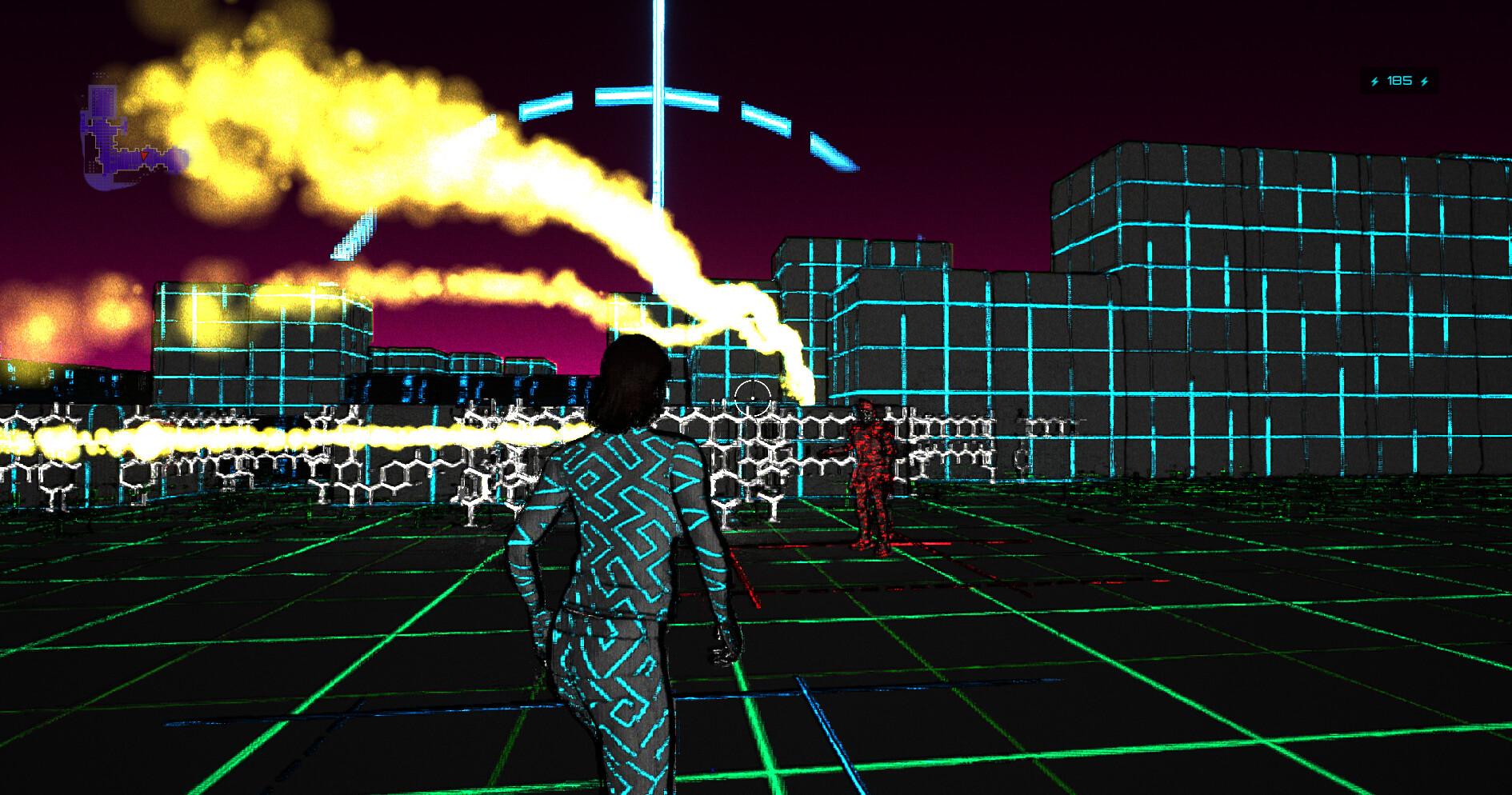Click the energy counter showing 185

pyautogui.click(x=1398, y=80)
